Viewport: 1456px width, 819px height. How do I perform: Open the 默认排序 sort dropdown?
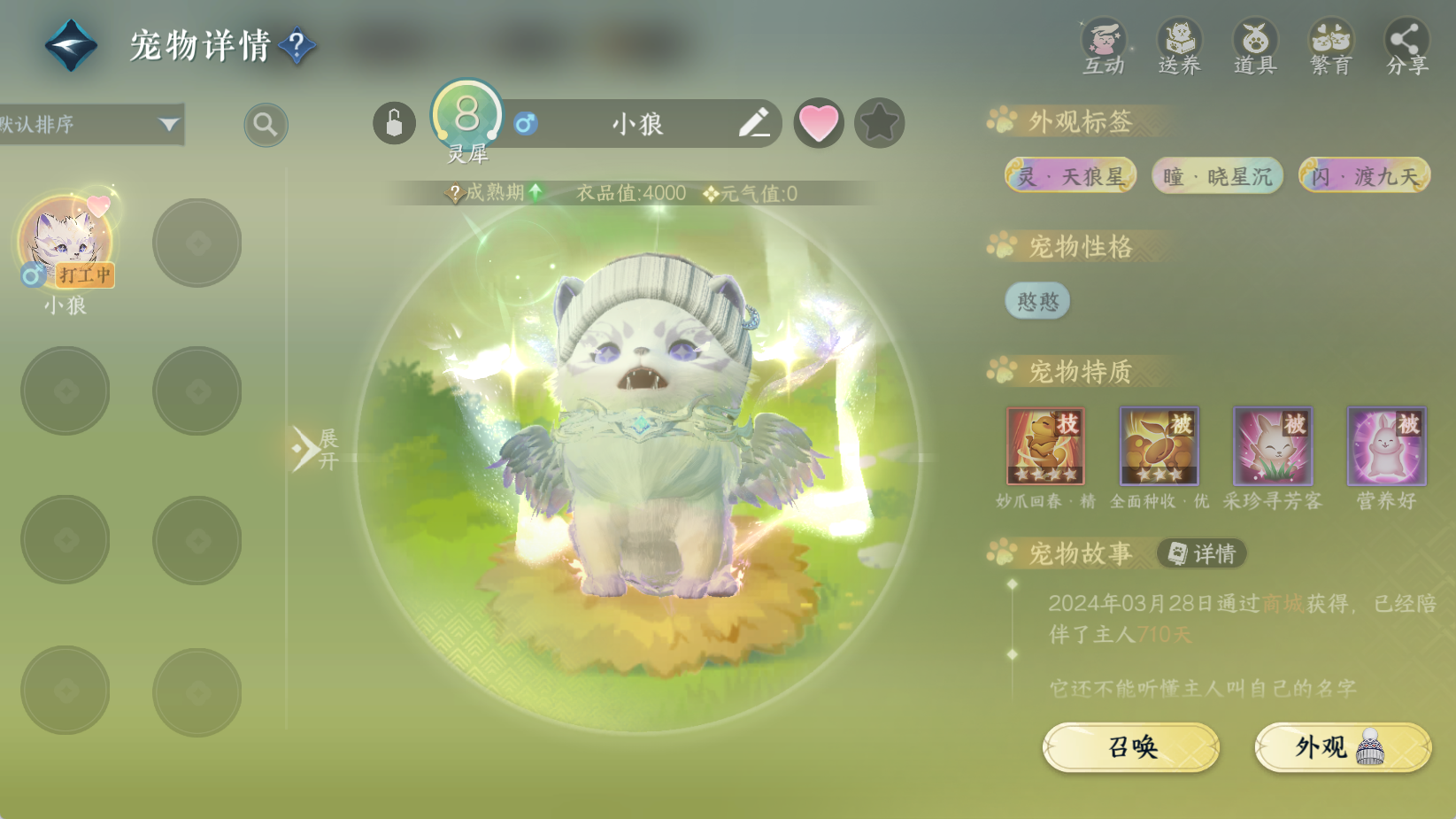[x=91, y=124]
